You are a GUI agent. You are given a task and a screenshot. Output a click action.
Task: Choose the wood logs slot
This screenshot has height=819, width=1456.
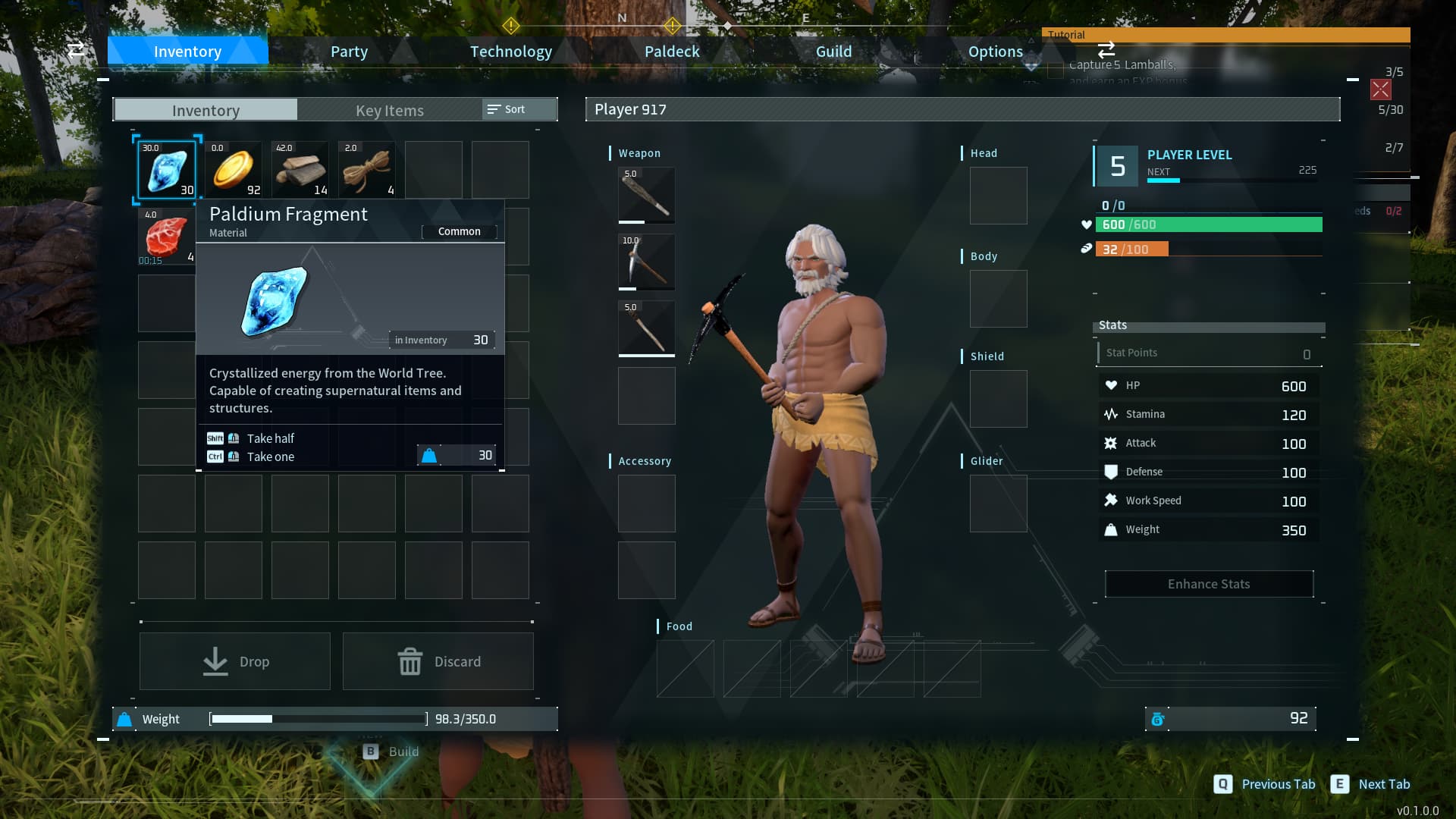click(300, 170)
